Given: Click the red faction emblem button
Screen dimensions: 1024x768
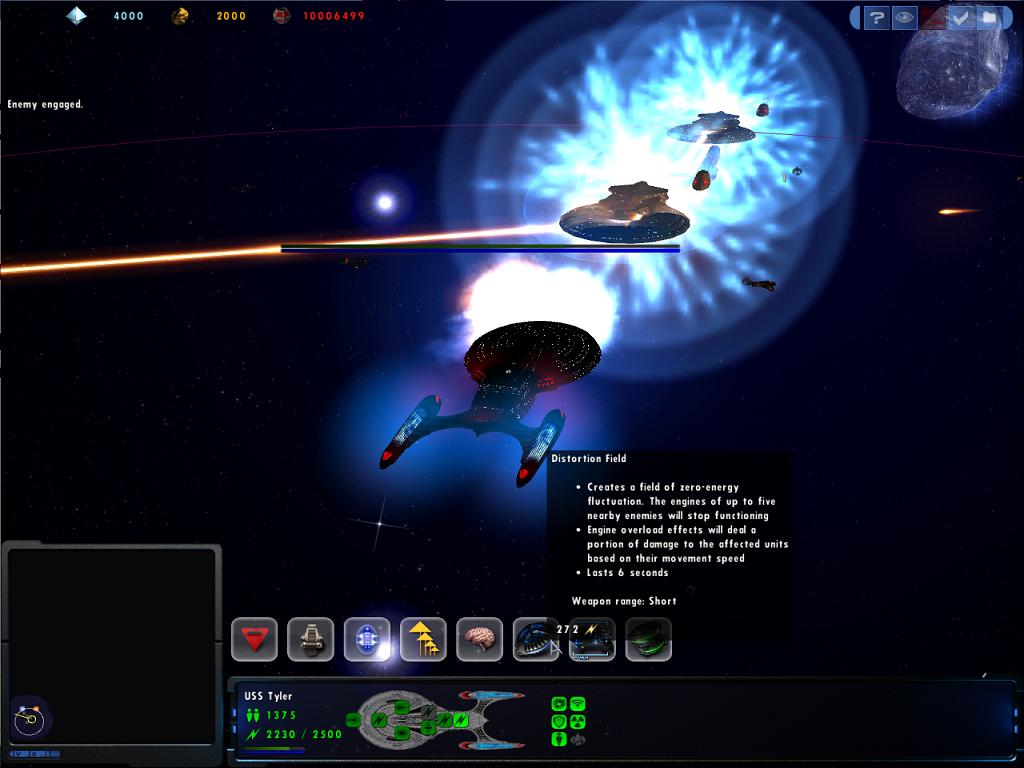Looking at the screenshot, I should click(x=932, y=17).
